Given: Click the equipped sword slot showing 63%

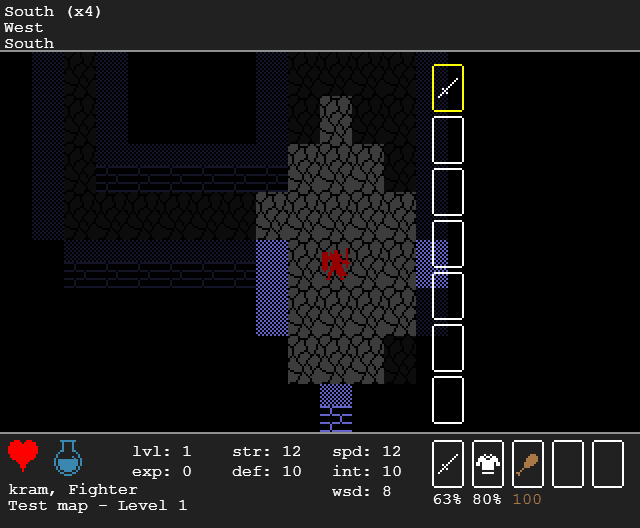Looking at the screenshot, I should (447, 464).
